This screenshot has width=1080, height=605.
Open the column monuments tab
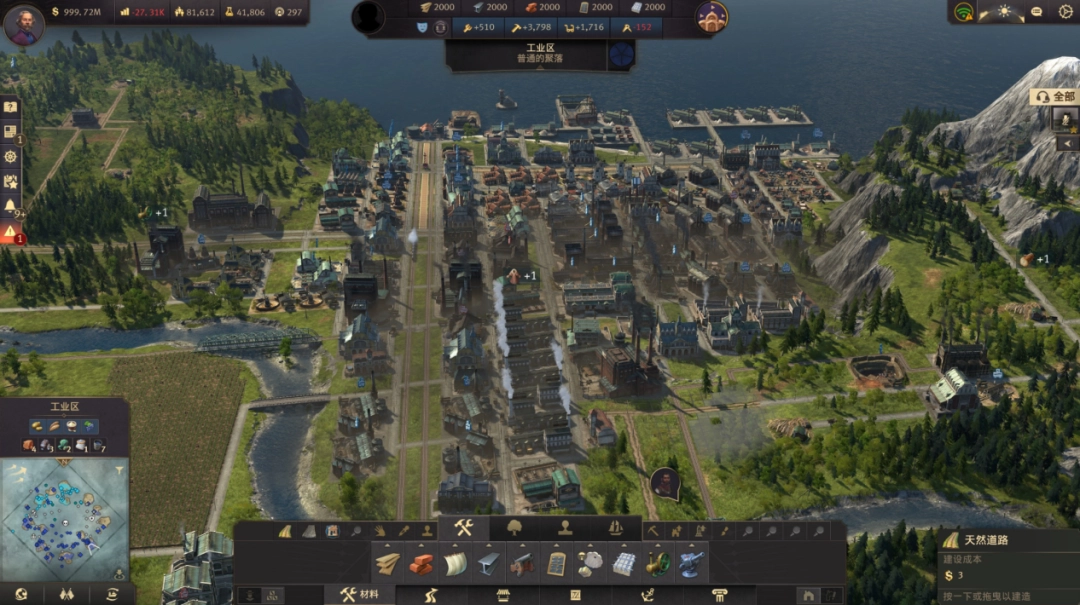click(x=719, y=595)
